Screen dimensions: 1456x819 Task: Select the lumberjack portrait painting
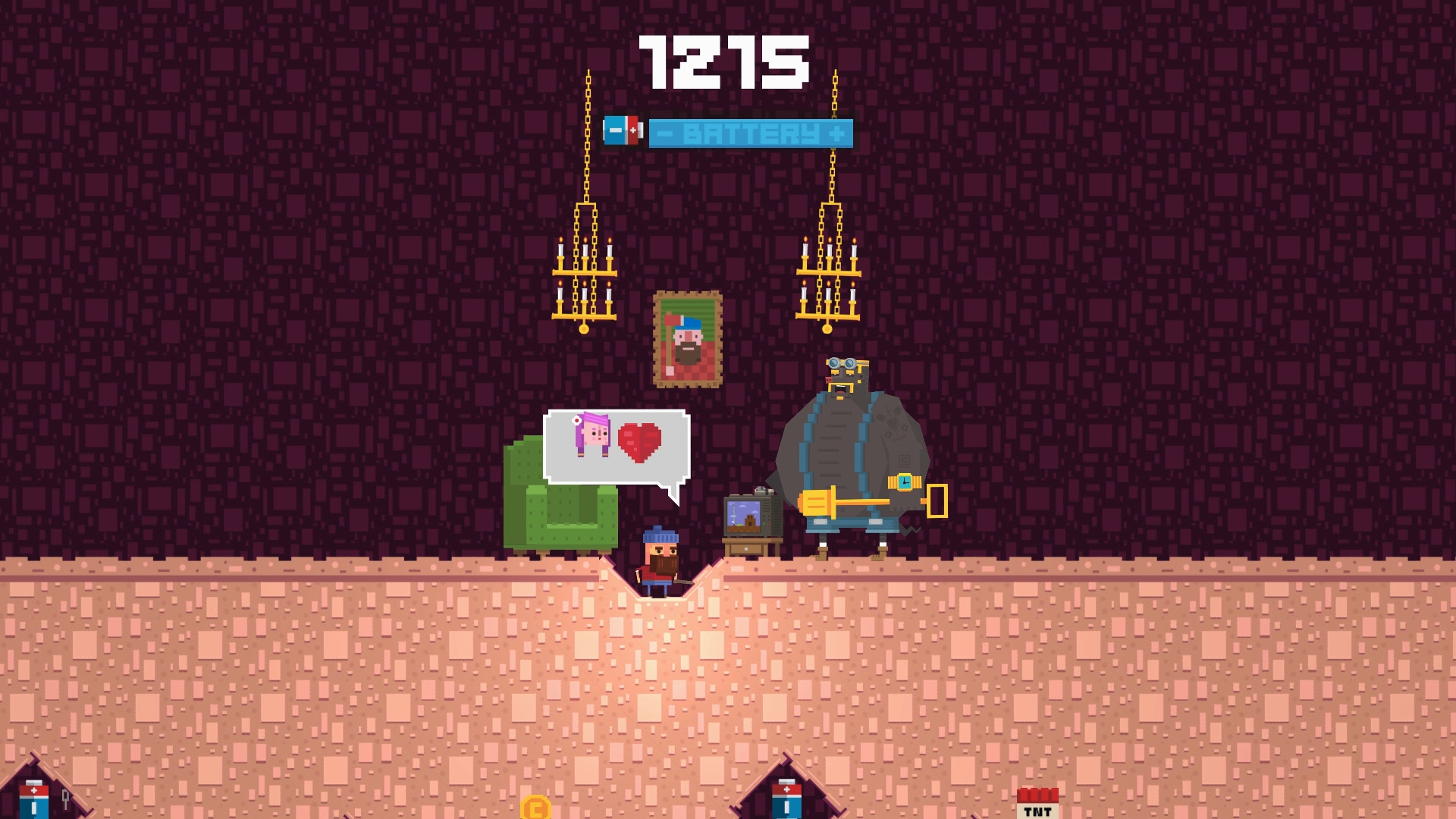click(689, 337)
